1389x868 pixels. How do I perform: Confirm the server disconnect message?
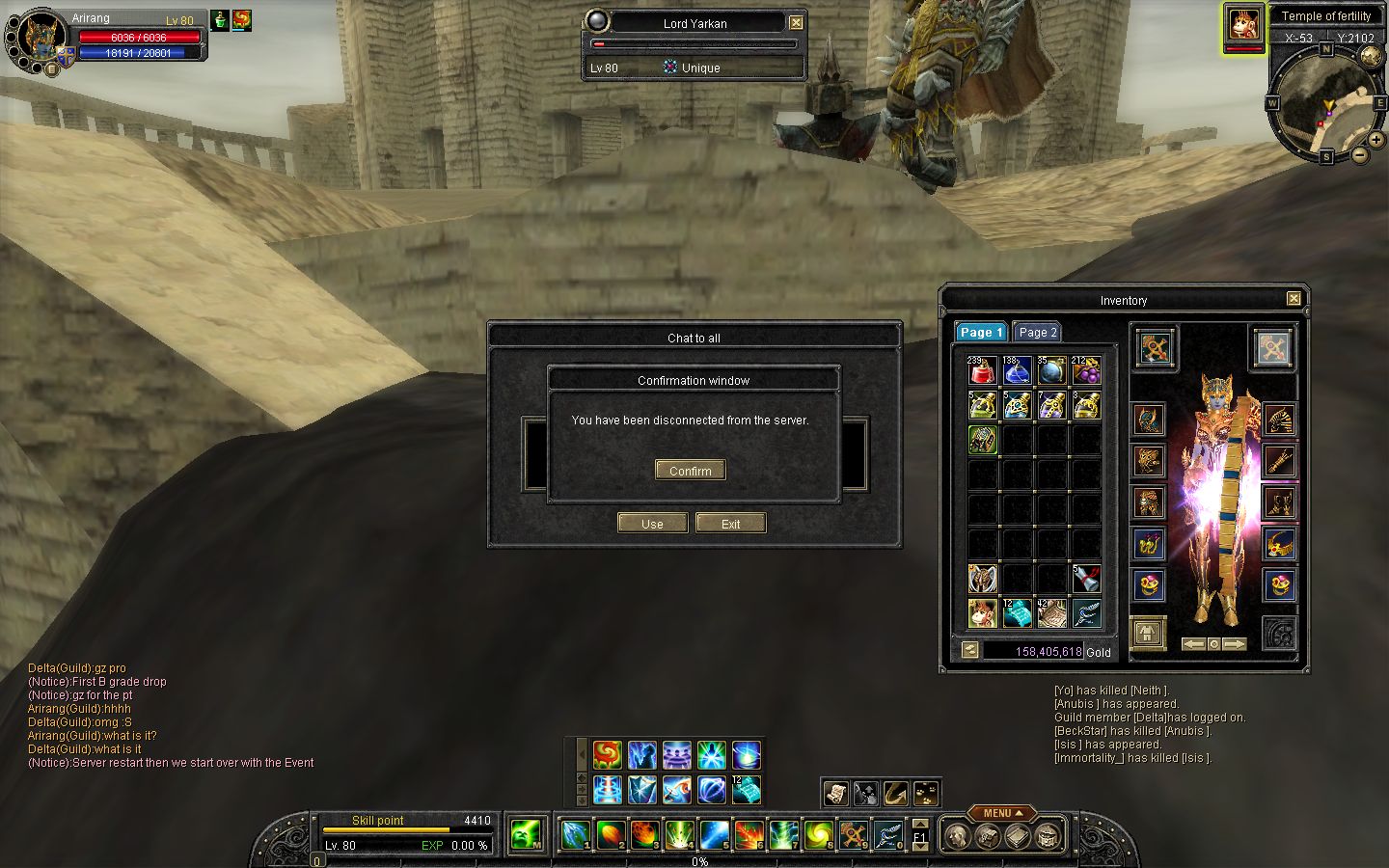[691, 471]
